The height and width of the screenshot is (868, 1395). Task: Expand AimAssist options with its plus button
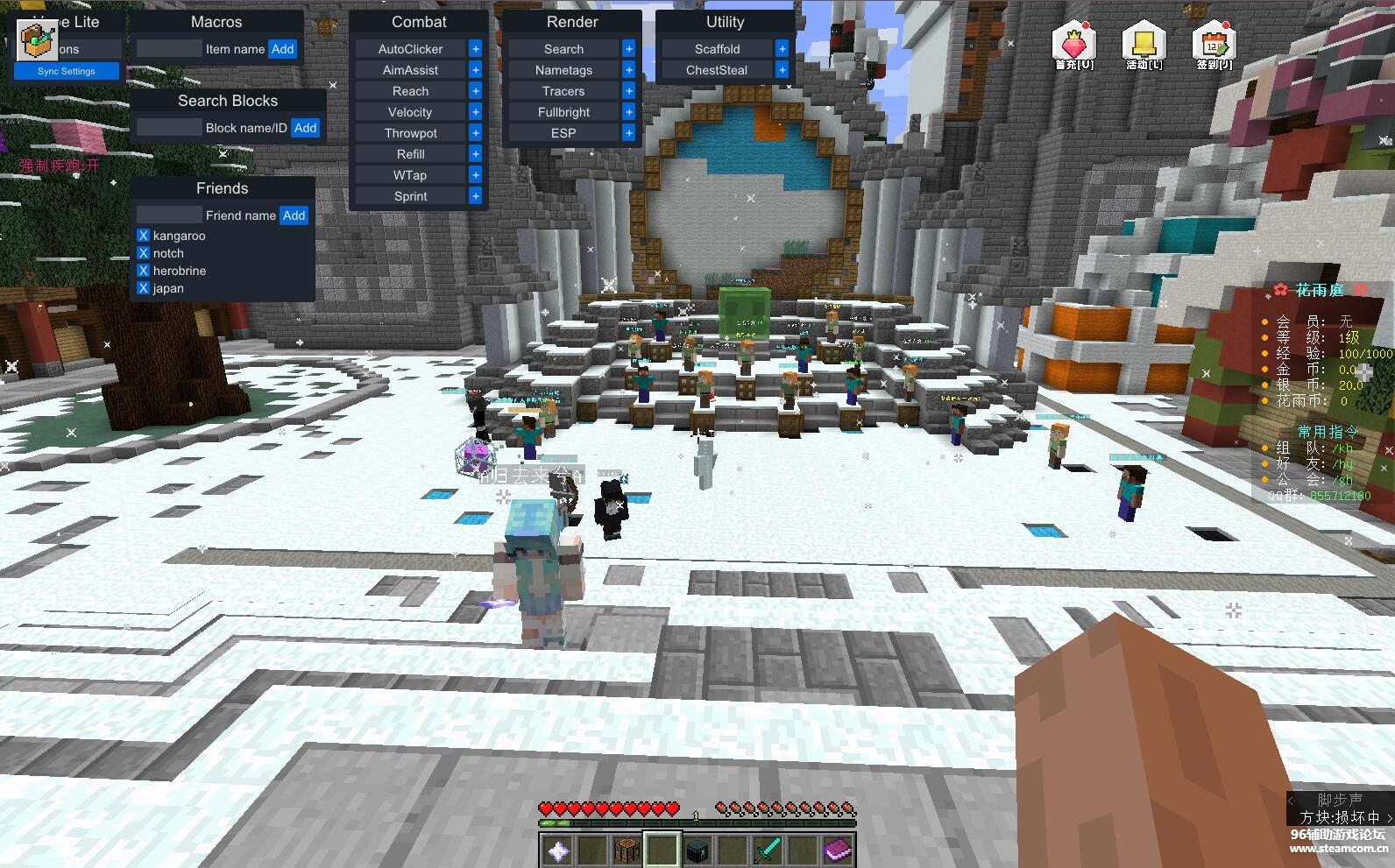[475, 70]
